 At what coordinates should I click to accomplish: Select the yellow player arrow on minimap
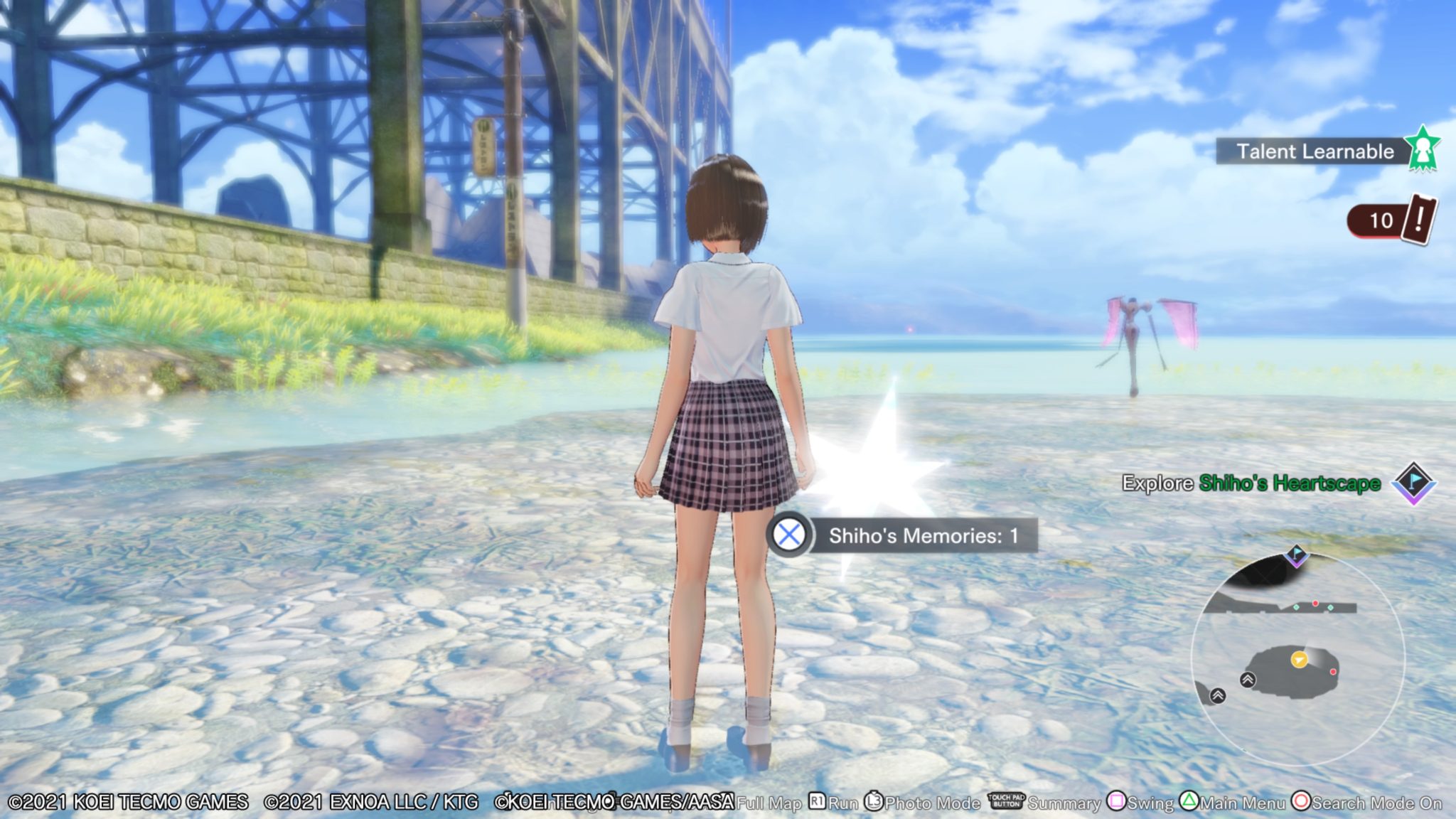click(x=1300, y=660)
